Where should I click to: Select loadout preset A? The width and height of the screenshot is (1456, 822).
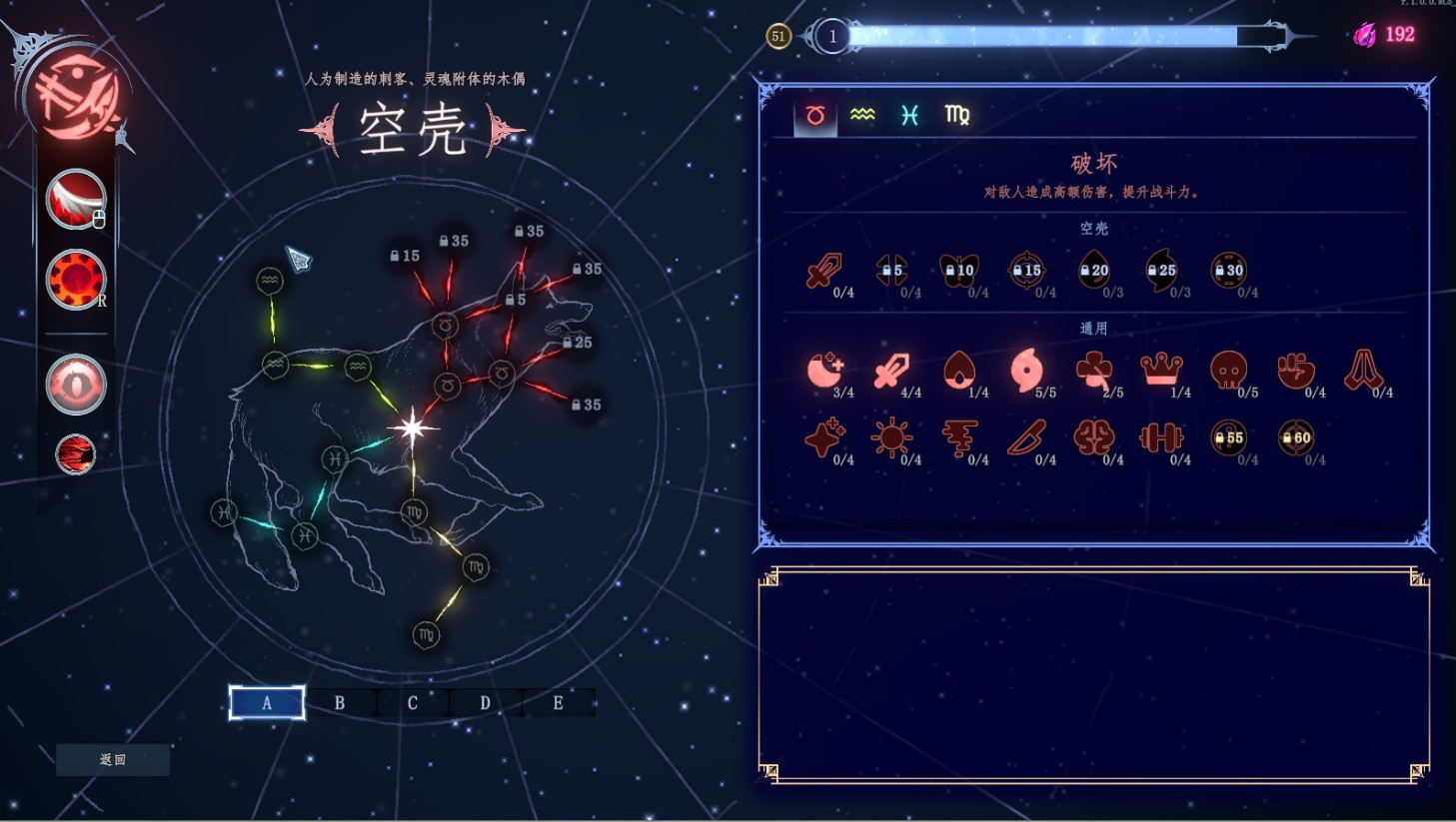coord(267,703)
